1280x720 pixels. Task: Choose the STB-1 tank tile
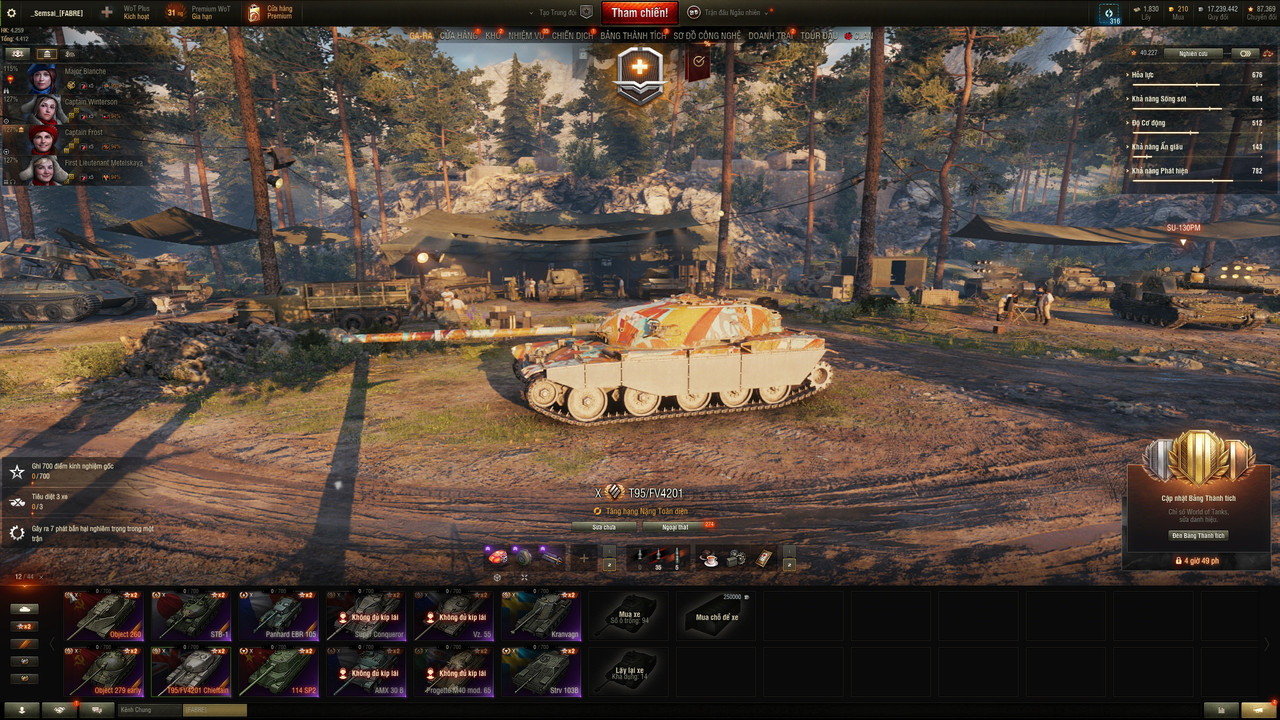192,614
